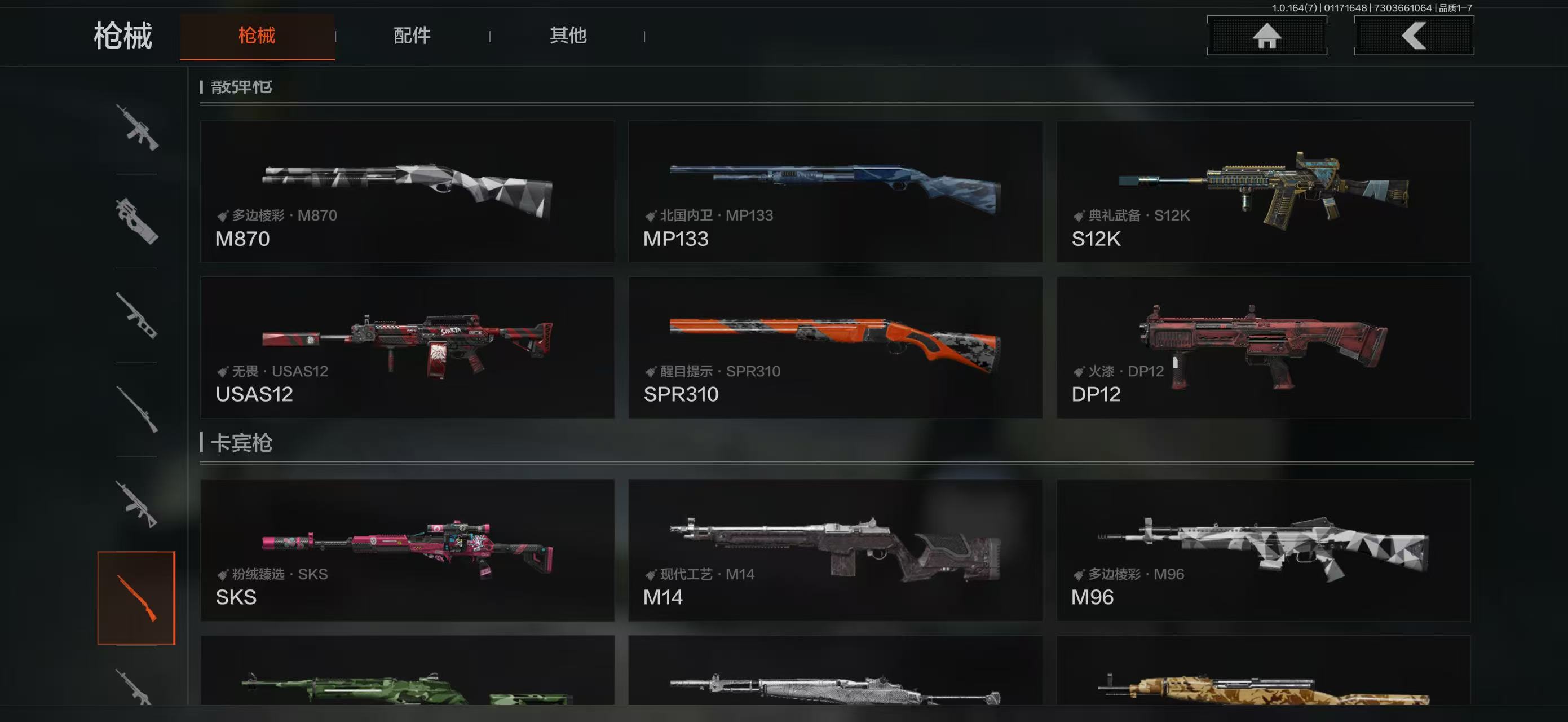The height and width of the screenshot is (722, 1568).
Task: Pick the USAS12 weapon card
Action: tap(407, 347)
